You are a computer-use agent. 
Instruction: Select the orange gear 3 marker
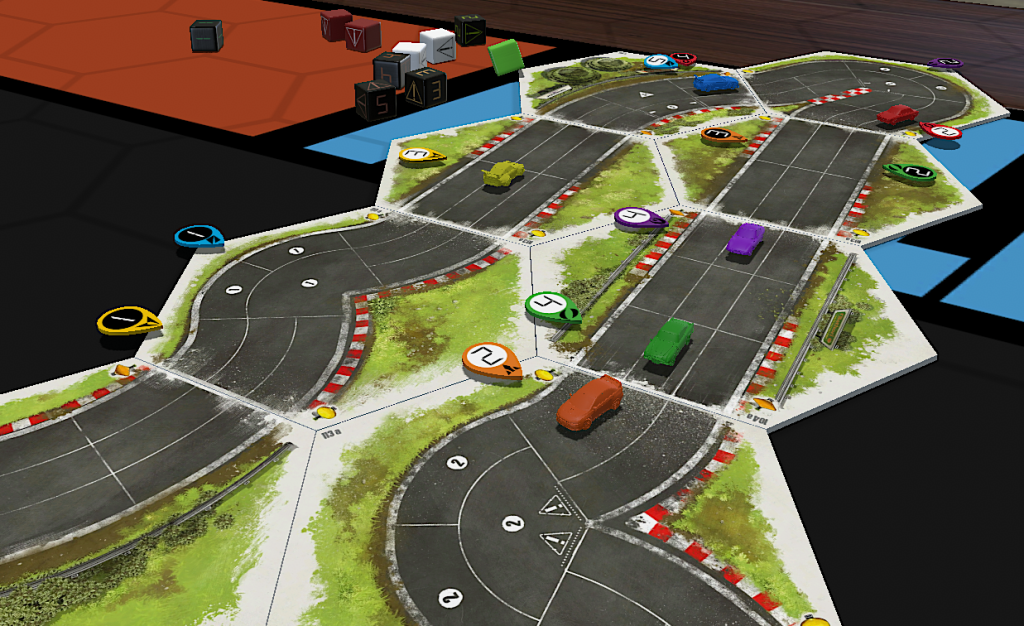(720, 133)
